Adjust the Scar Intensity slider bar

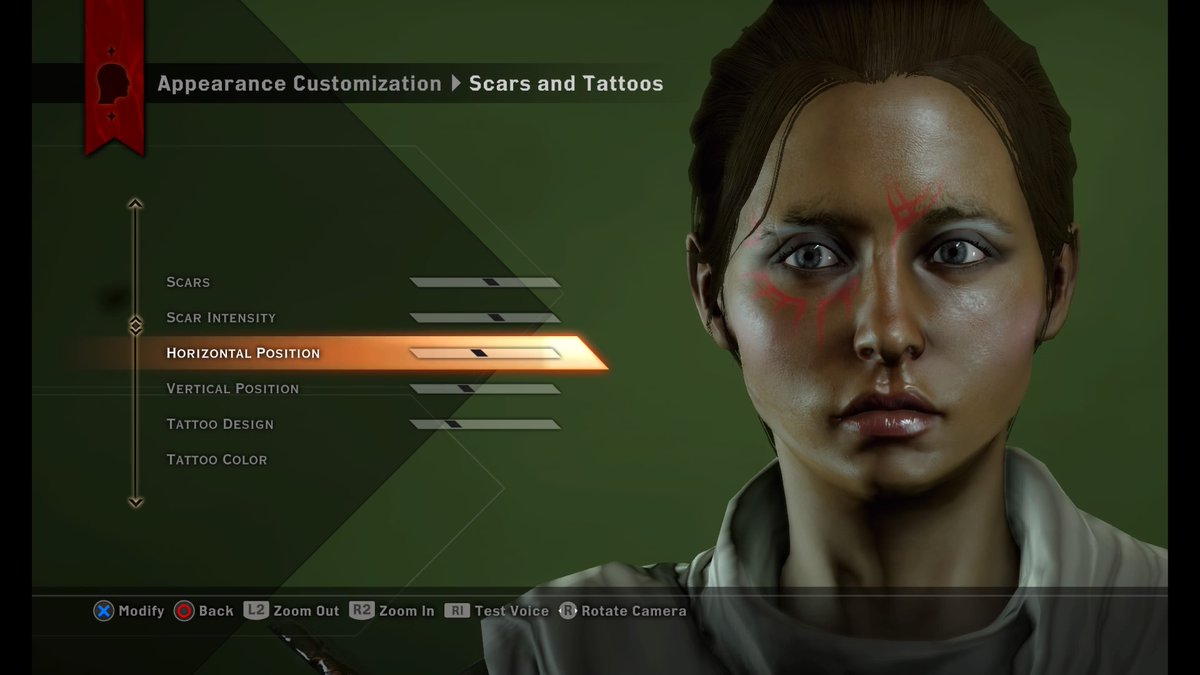click(x=485, y=318)
